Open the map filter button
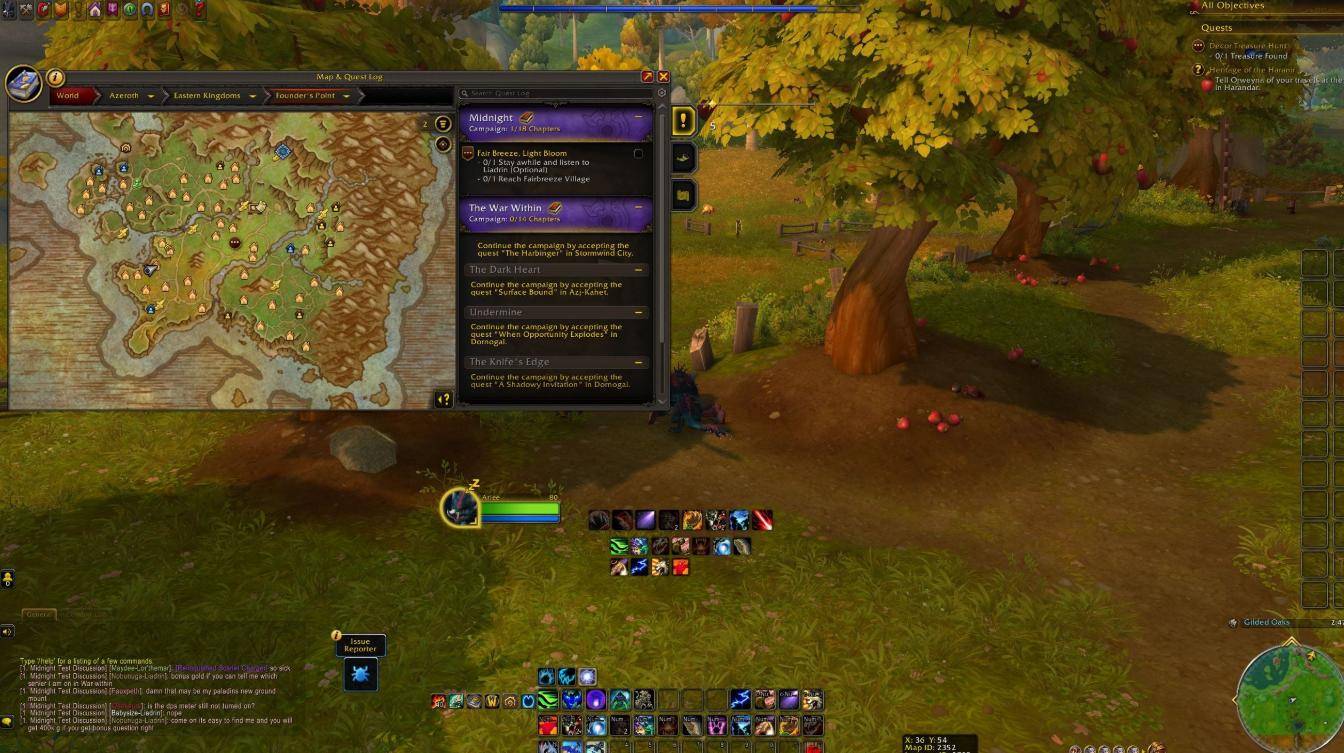The height and width of the screenshot is (753, 1344). tap(442, 124)
